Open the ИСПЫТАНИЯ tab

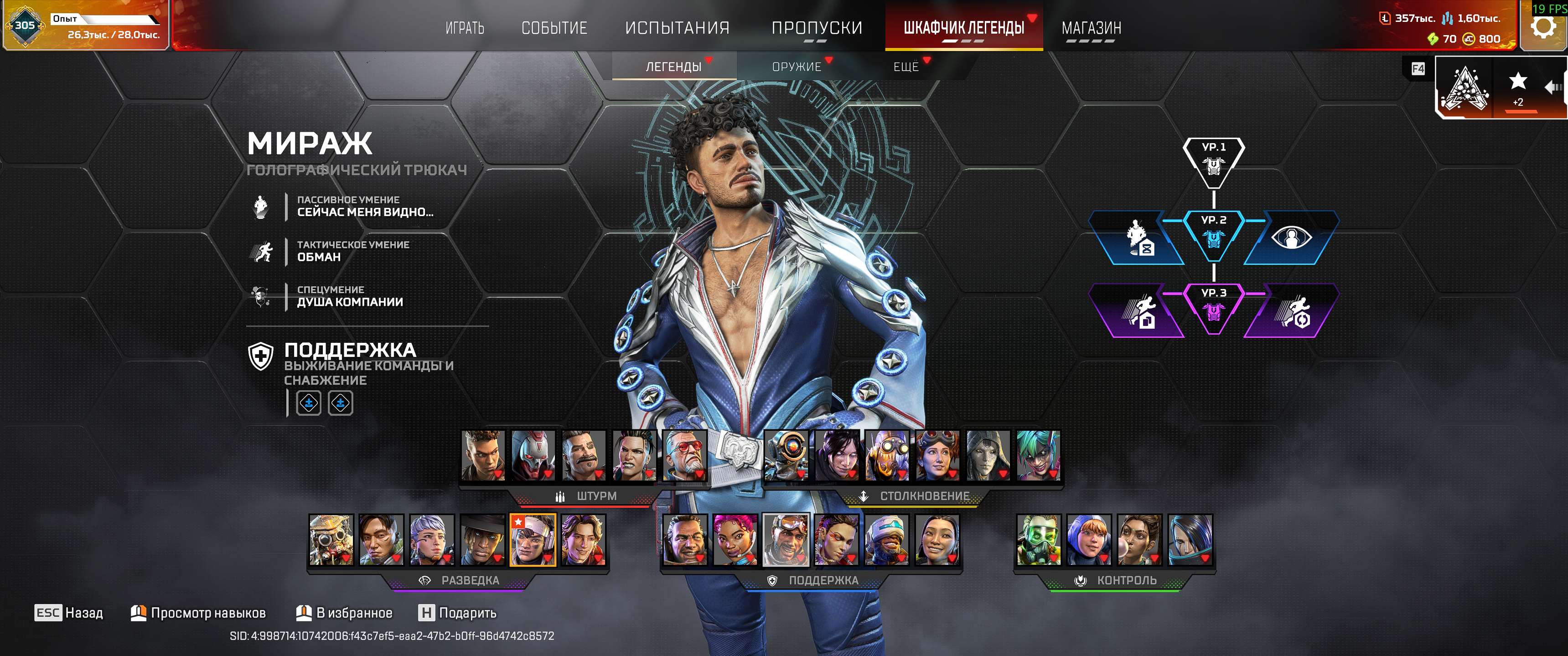click(677, 28)
